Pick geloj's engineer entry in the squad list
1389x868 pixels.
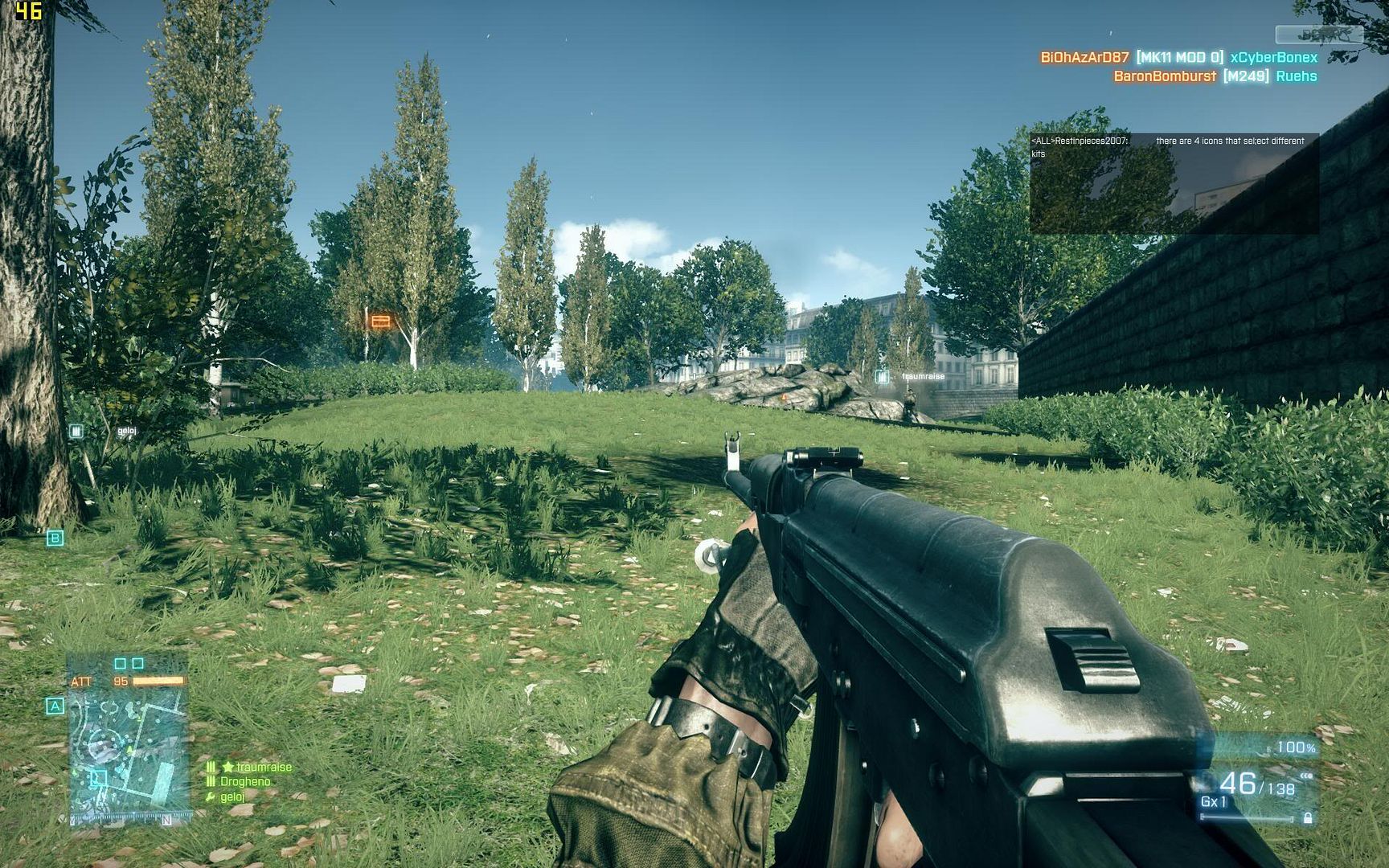(x=231, y=796)
